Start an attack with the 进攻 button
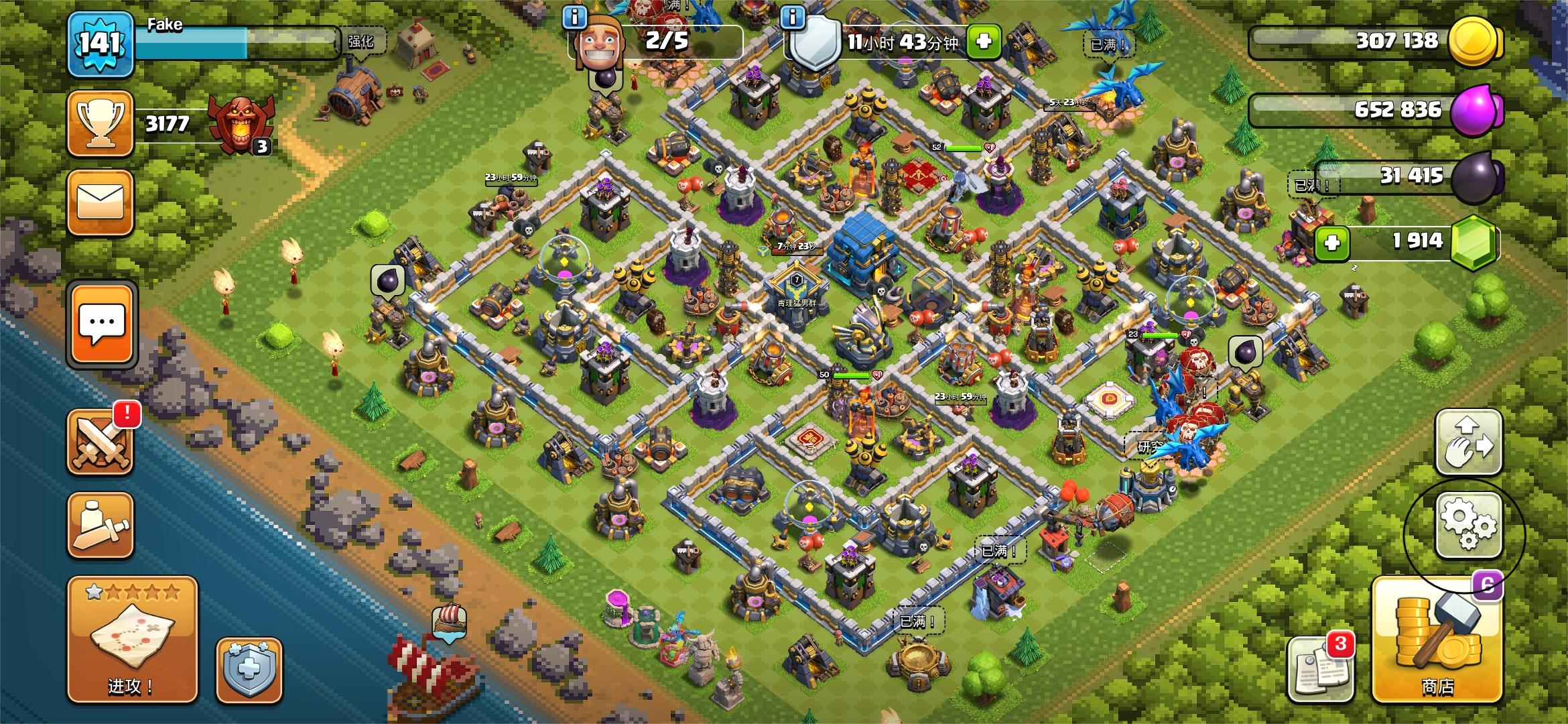The image size is (1568, 724). (132, 640)
